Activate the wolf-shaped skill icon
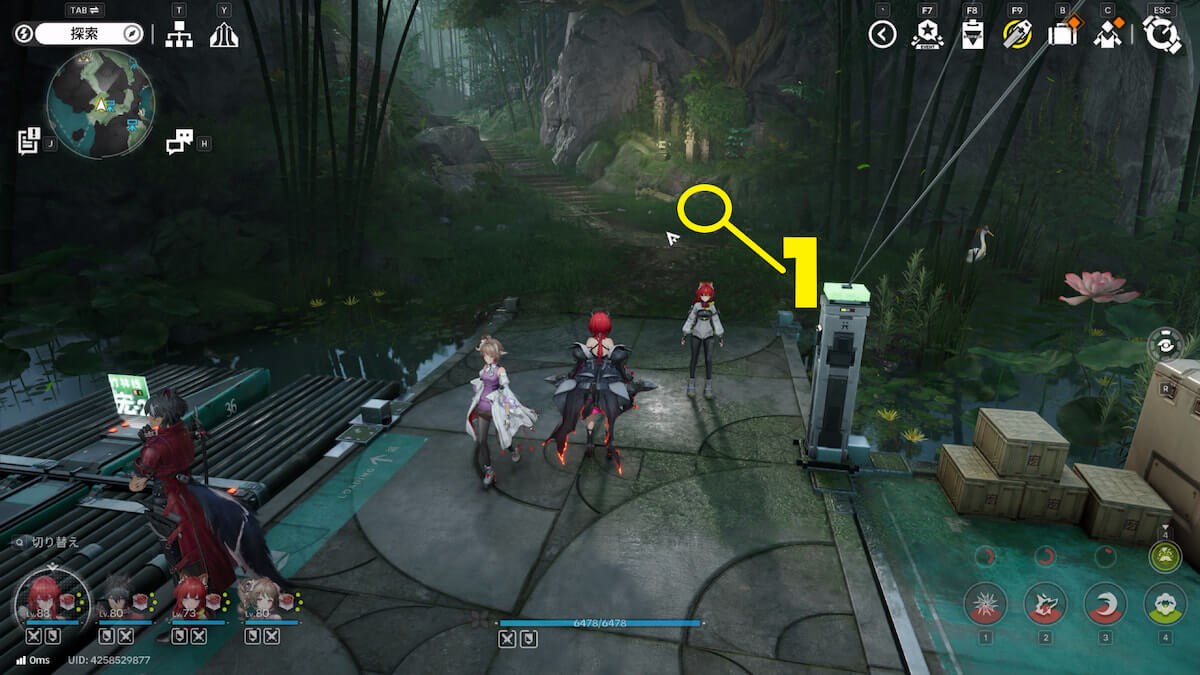The image size is (1200, 675). pos(1045,603)
